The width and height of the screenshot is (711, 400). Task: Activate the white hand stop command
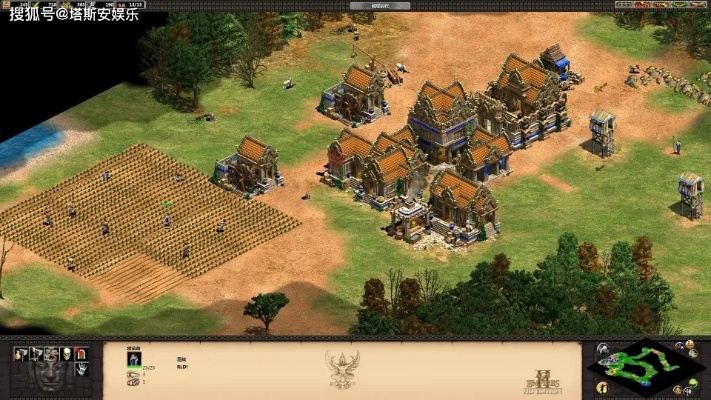click(x=81, y=368)
